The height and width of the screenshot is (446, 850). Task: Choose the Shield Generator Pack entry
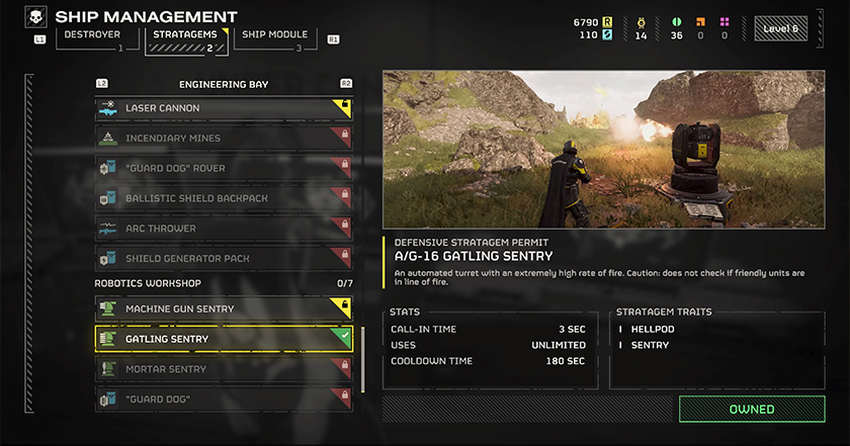(223, 258)
